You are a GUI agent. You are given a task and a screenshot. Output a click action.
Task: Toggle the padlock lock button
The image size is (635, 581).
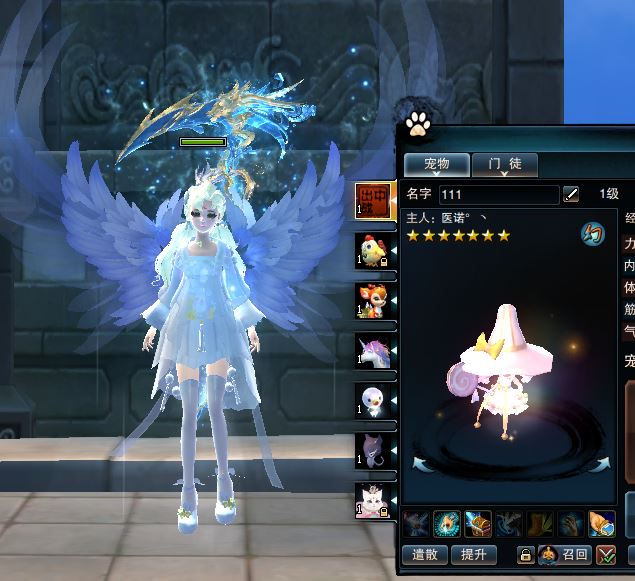pos(525,555)
